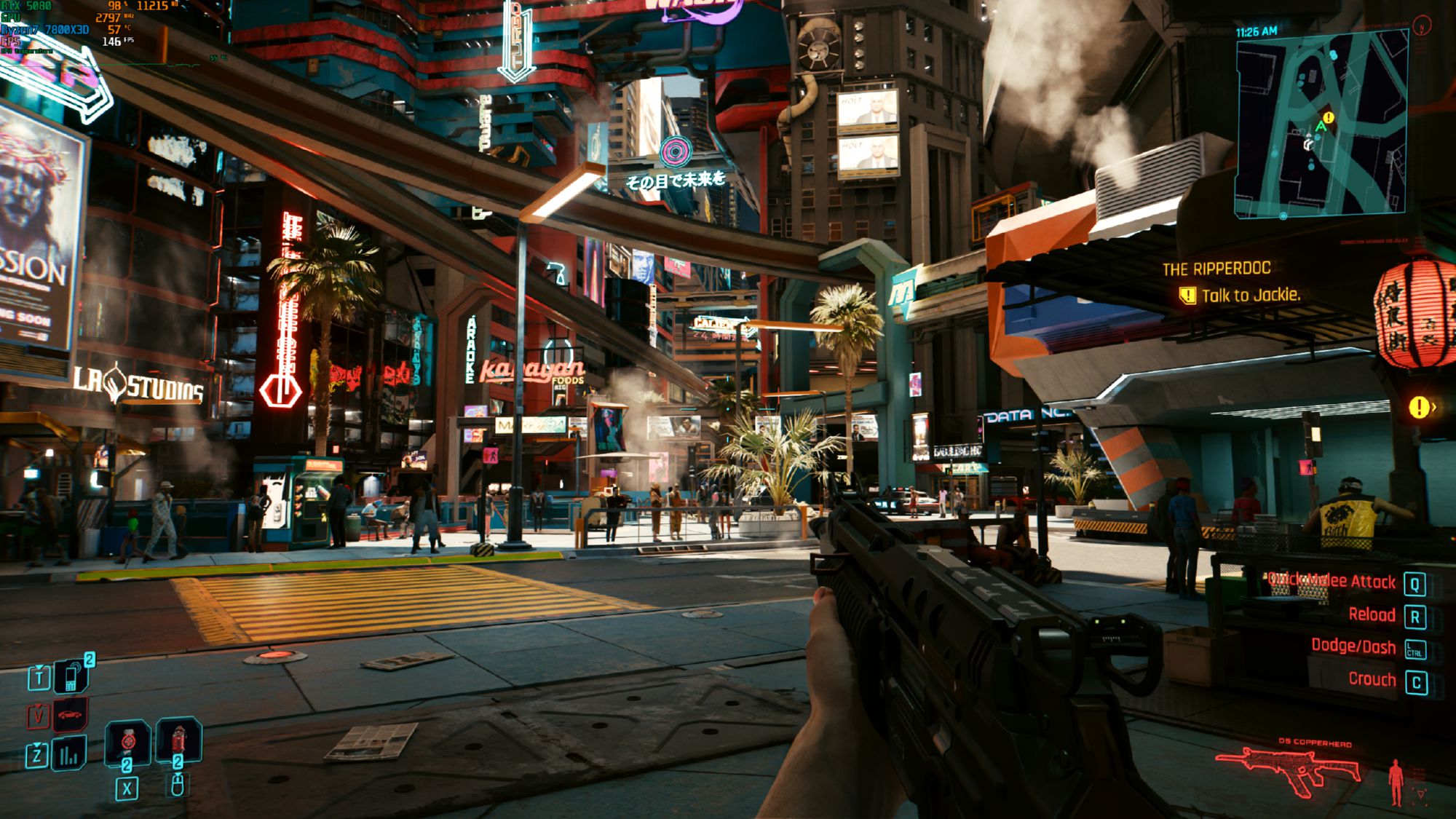The image size is (1456, 819).
Task: Select The Ripperdoc quest tracker
Action: click(1216, 269)
